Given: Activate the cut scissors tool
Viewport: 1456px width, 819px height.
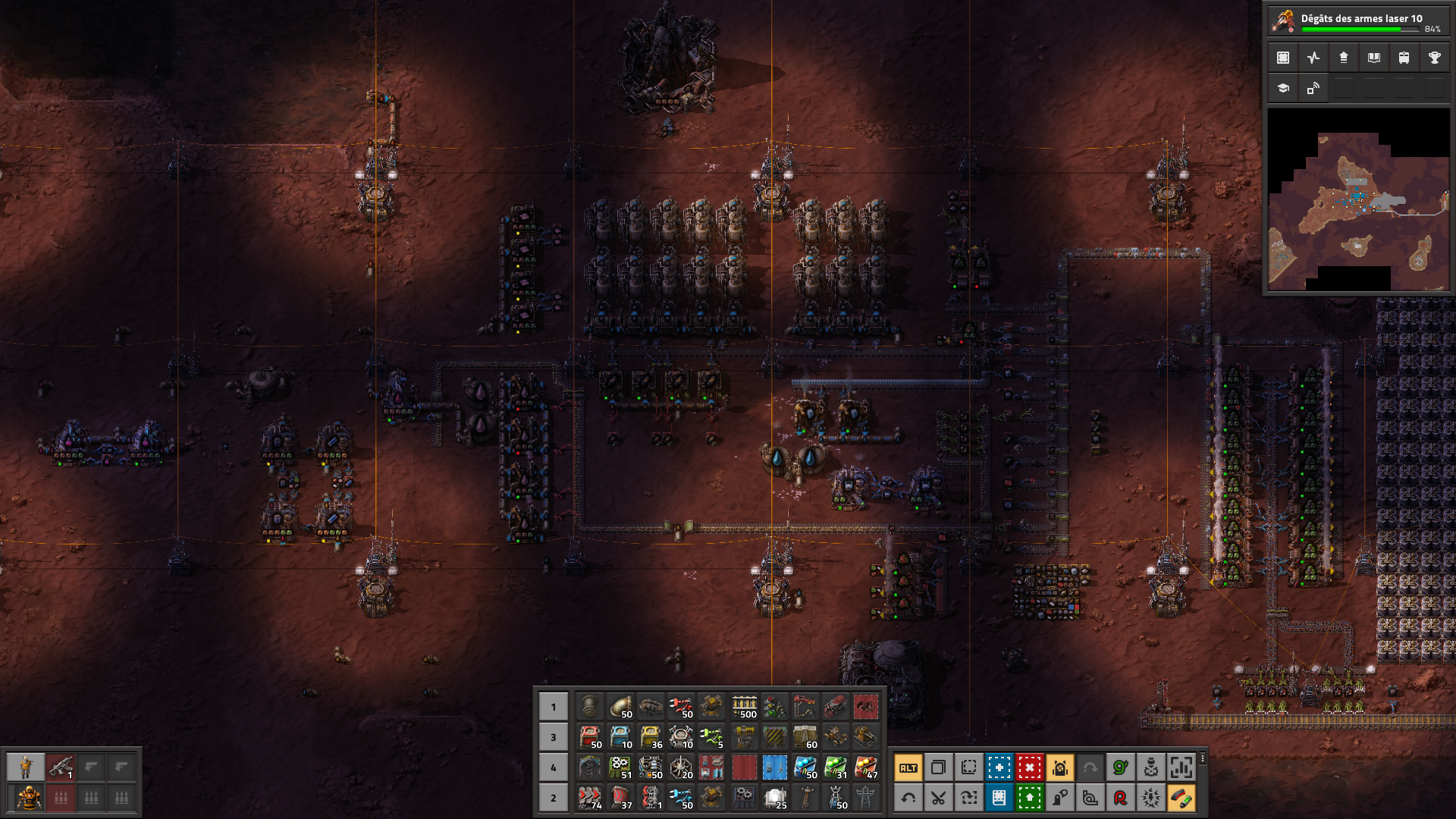Looking at the screenshot, I should click(939, 798).
